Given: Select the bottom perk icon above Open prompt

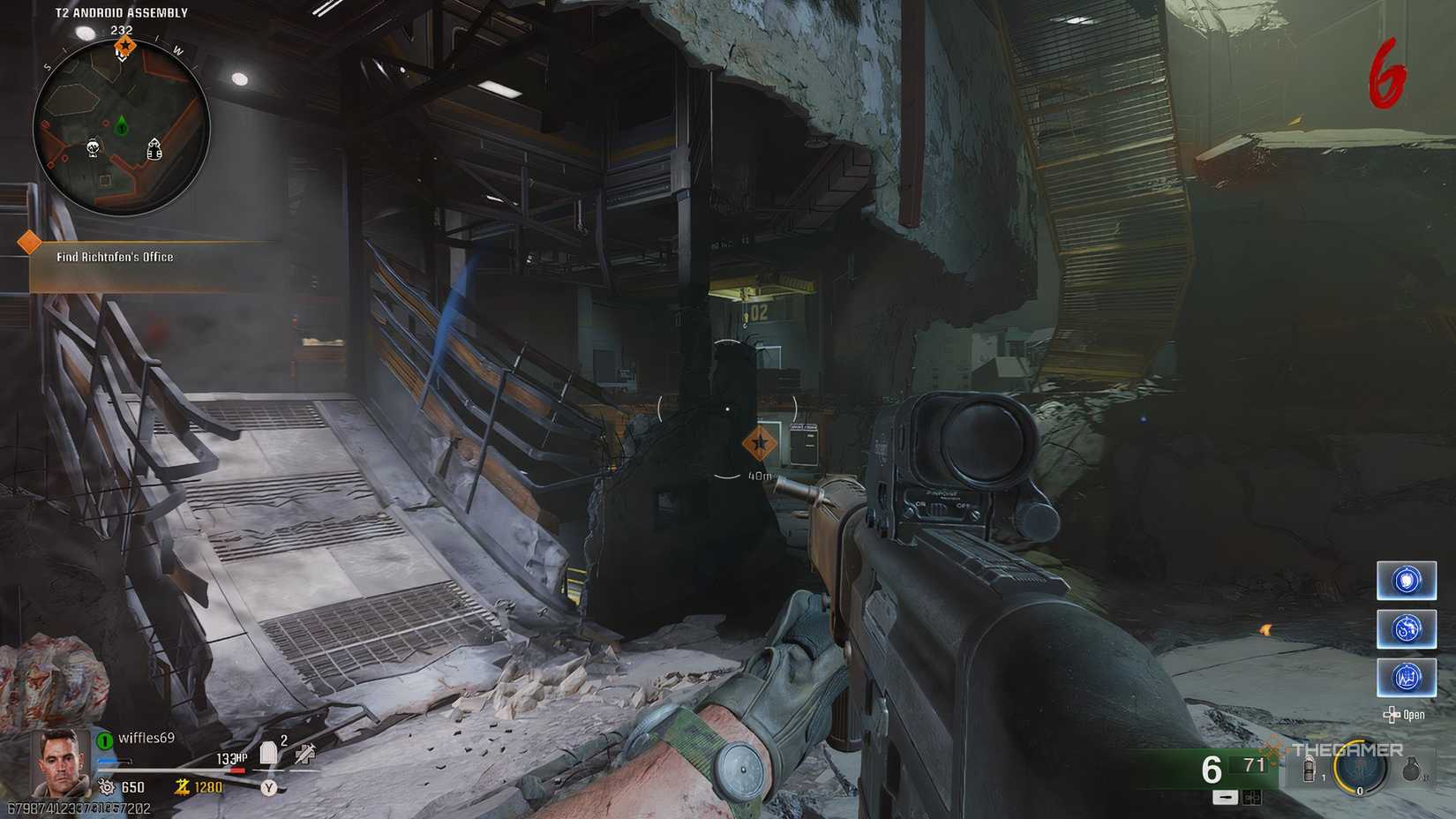Looking at the screenshot, I should coord(1407,677).
